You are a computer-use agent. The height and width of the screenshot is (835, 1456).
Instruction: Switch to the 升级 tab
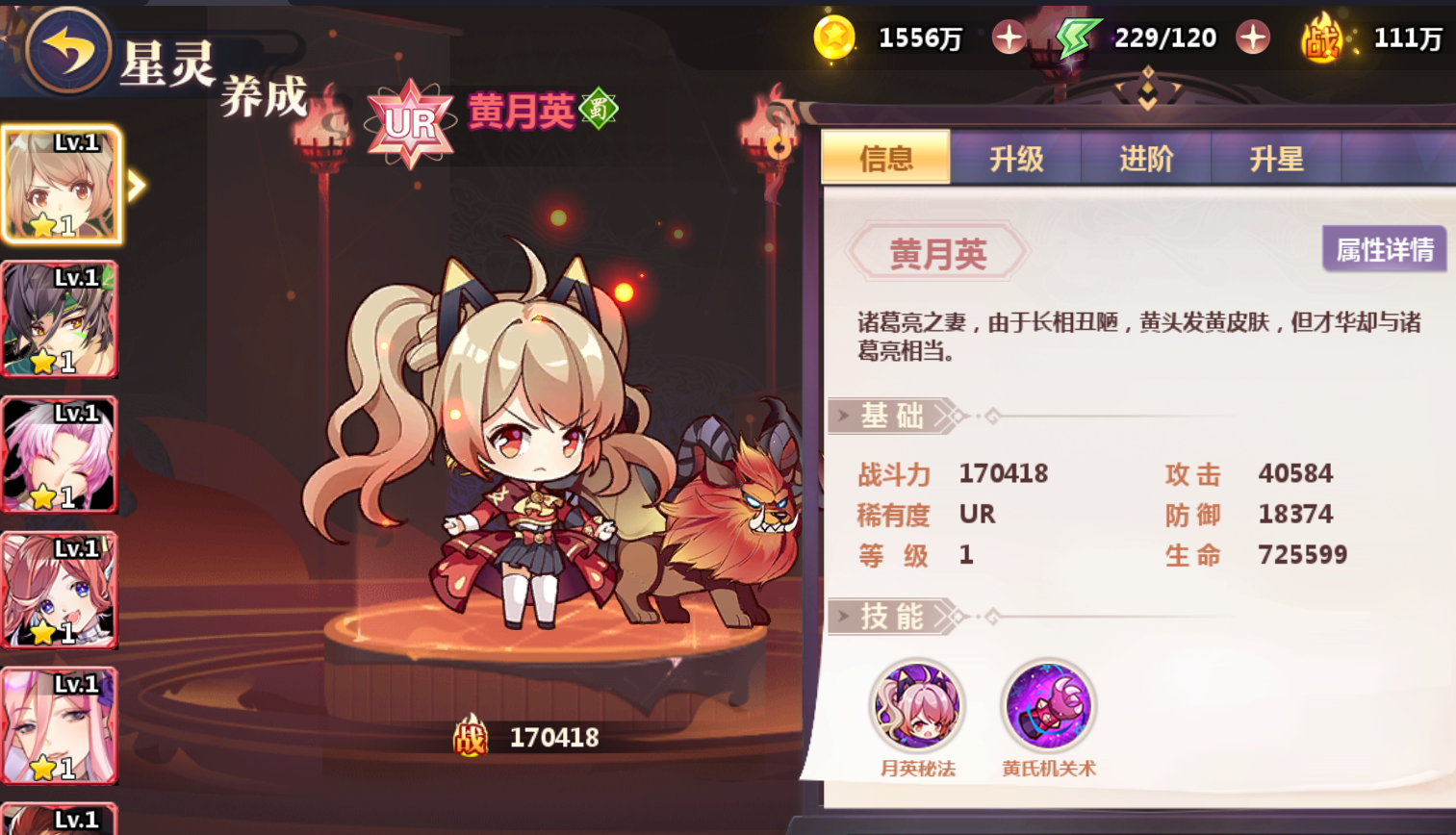[1016, 159]
